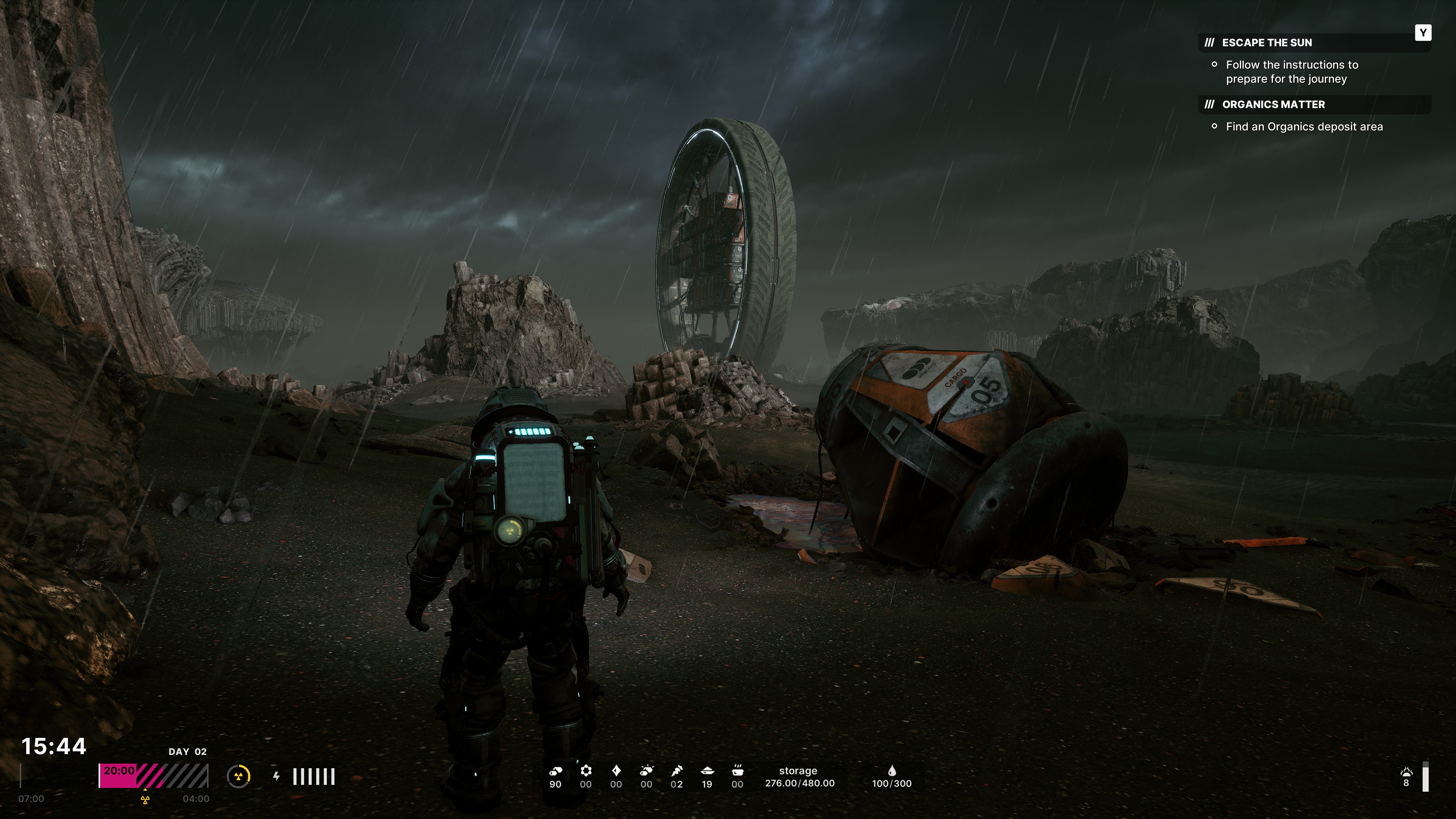Open the storage capacity indicator
The width and height of the screenshot is (1456, 819).
coord(799,777)
